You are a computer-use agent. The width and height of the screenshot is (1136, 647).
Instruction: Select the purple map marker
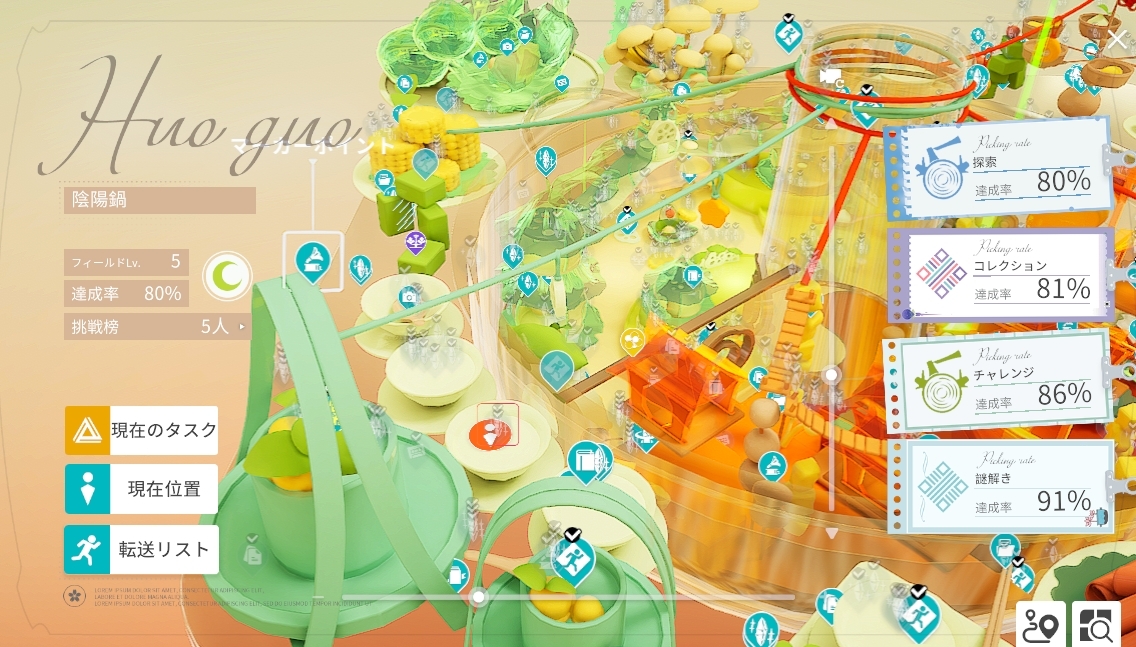pos(416,241)
